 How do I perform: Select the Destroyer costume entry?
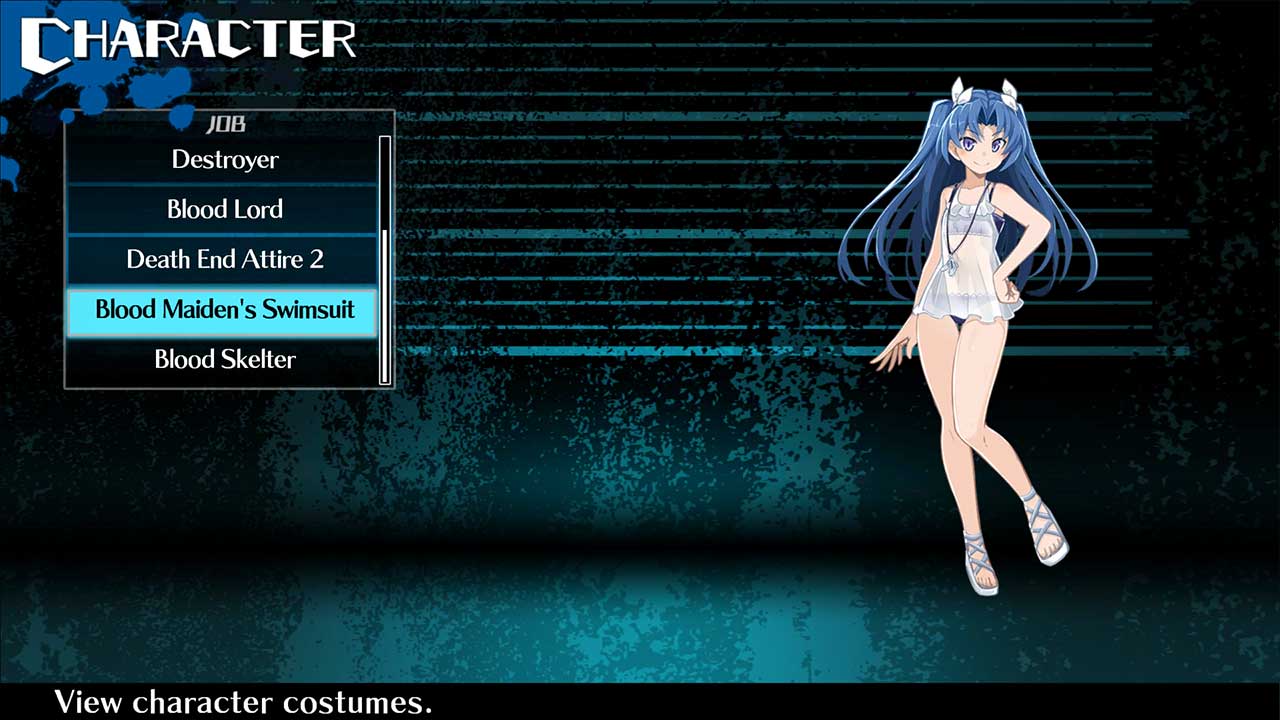tap(224, 159)
